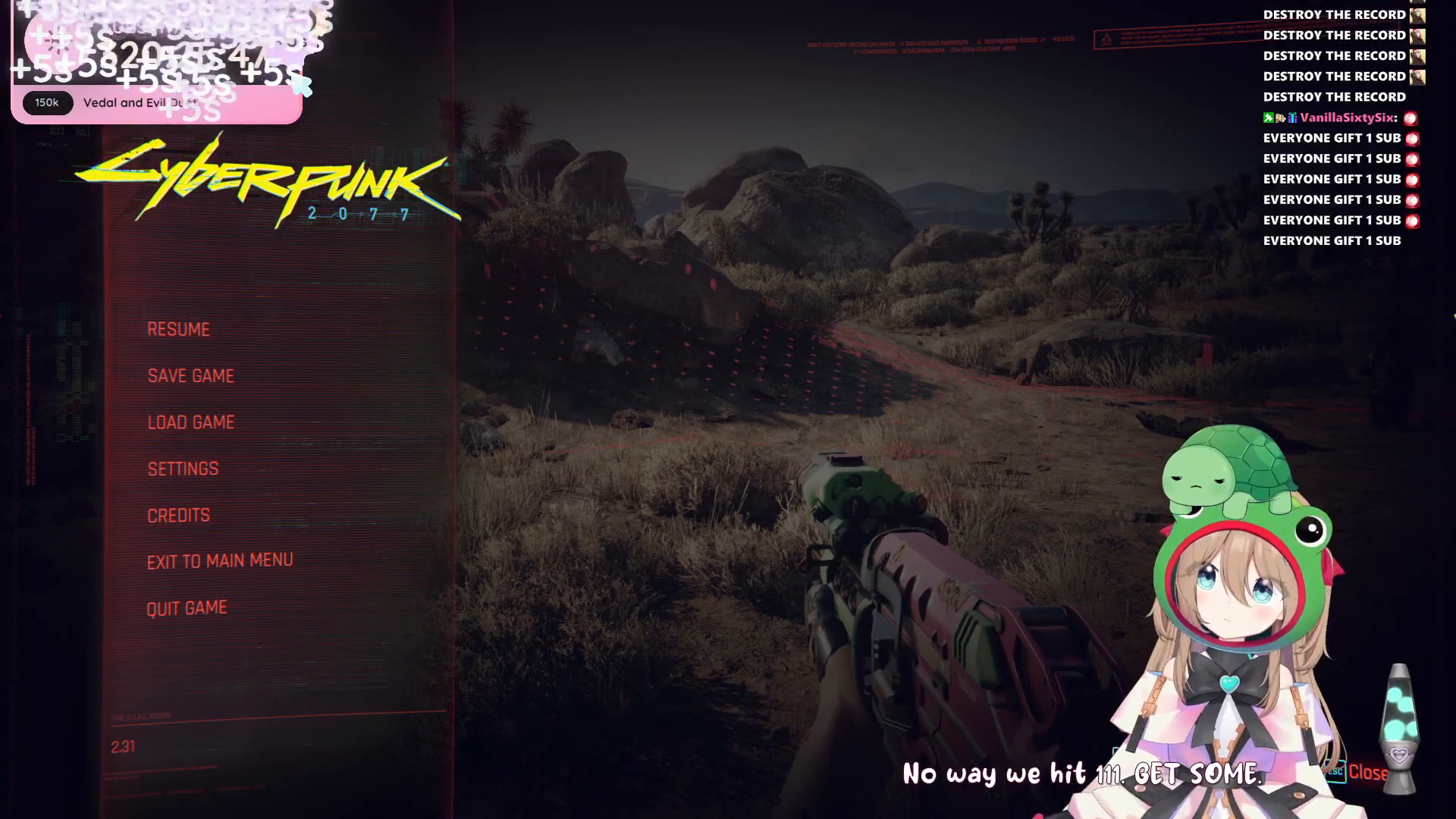
Task: Click the 150k counter on the goal banner
Action: click(x=47, y=103)
